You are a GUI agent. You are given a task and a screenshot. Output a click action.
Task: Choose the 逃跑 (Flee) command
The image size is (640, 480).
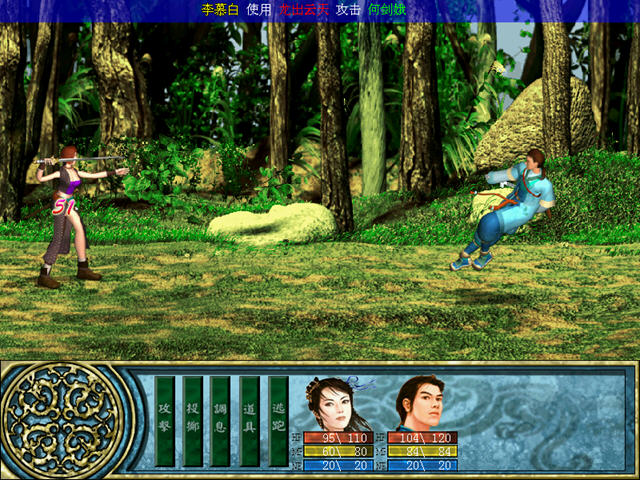tap(279, 420)
